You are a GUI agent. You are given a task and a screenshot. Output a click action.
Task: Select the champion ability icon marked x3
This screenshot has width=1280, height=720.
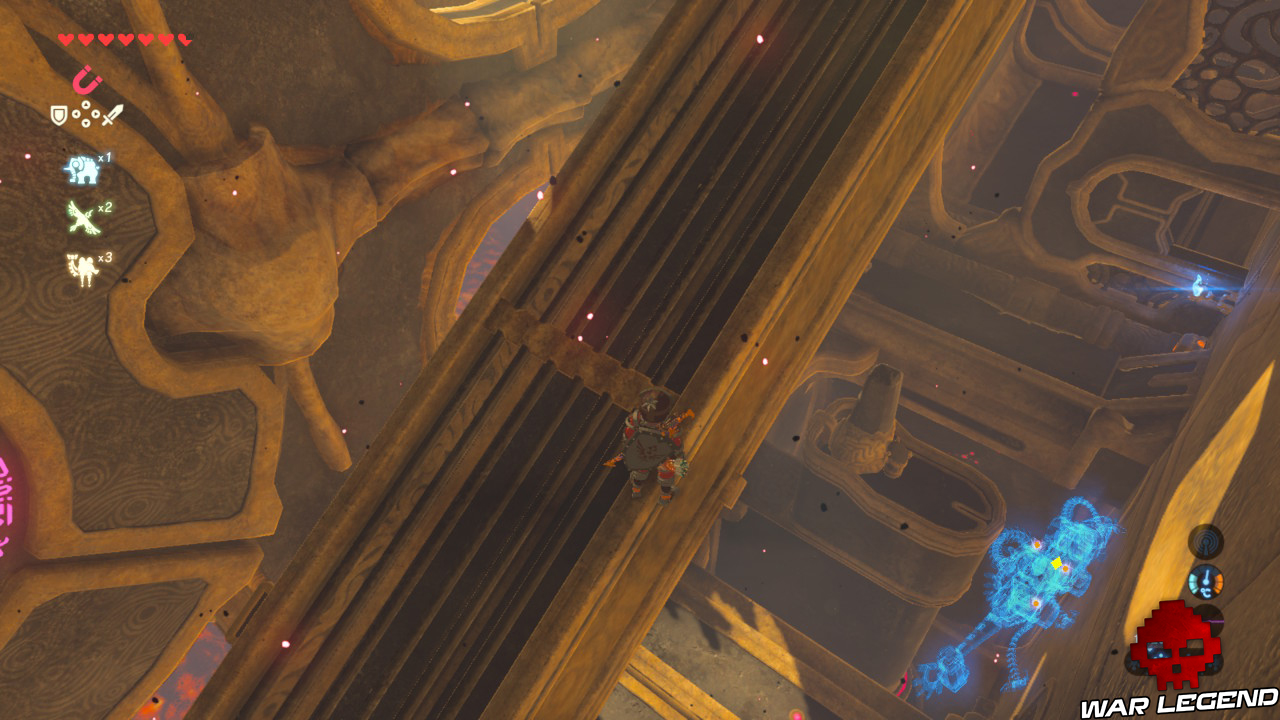point(84,265)
